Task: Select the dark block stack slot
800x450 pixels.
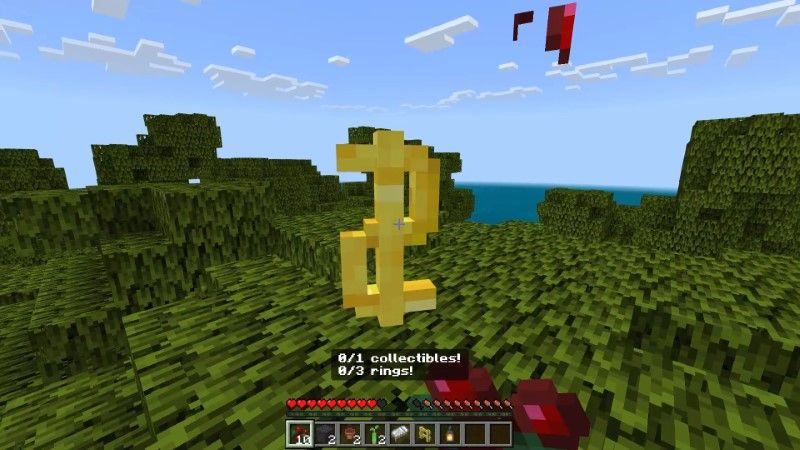Action: point(324,433)
